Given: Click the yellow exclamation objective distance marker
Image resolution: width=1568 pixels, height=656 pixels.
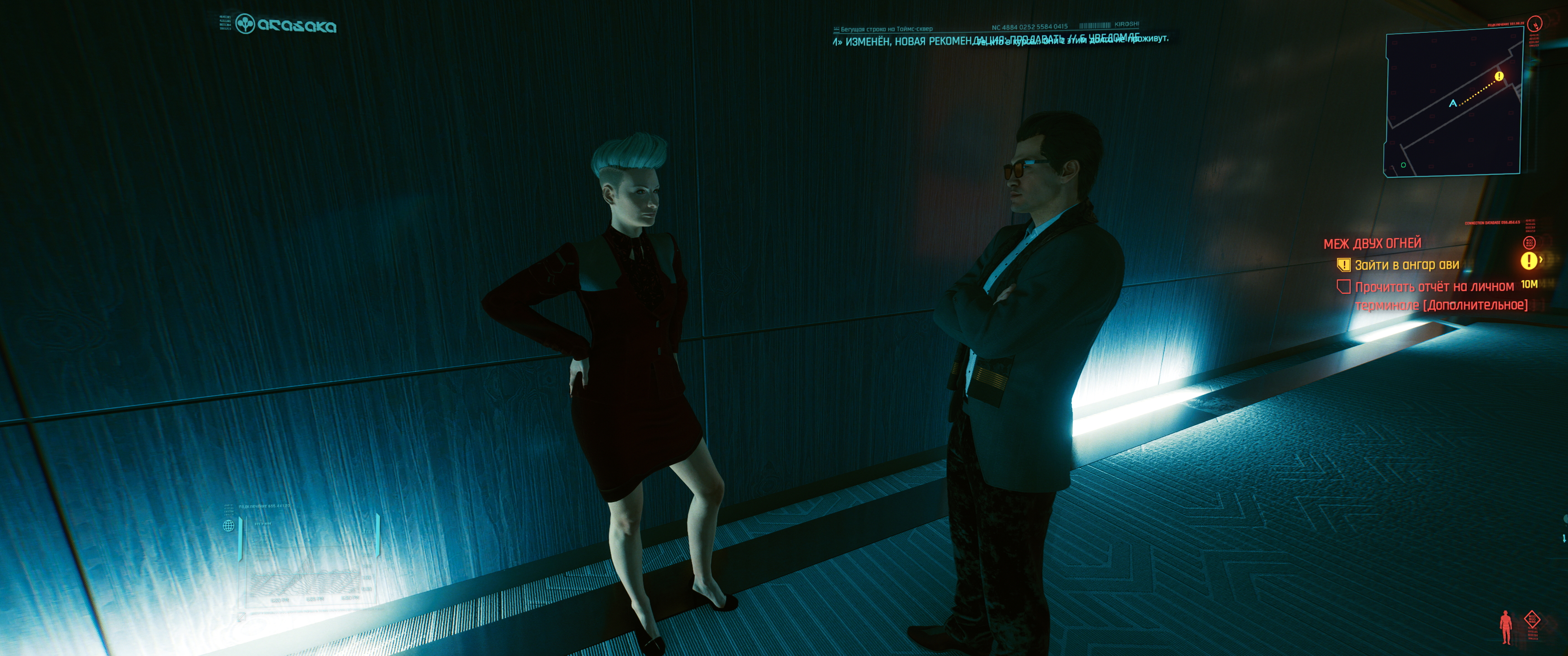Looking at the screenshot, I should click(x=1528, y=261).
